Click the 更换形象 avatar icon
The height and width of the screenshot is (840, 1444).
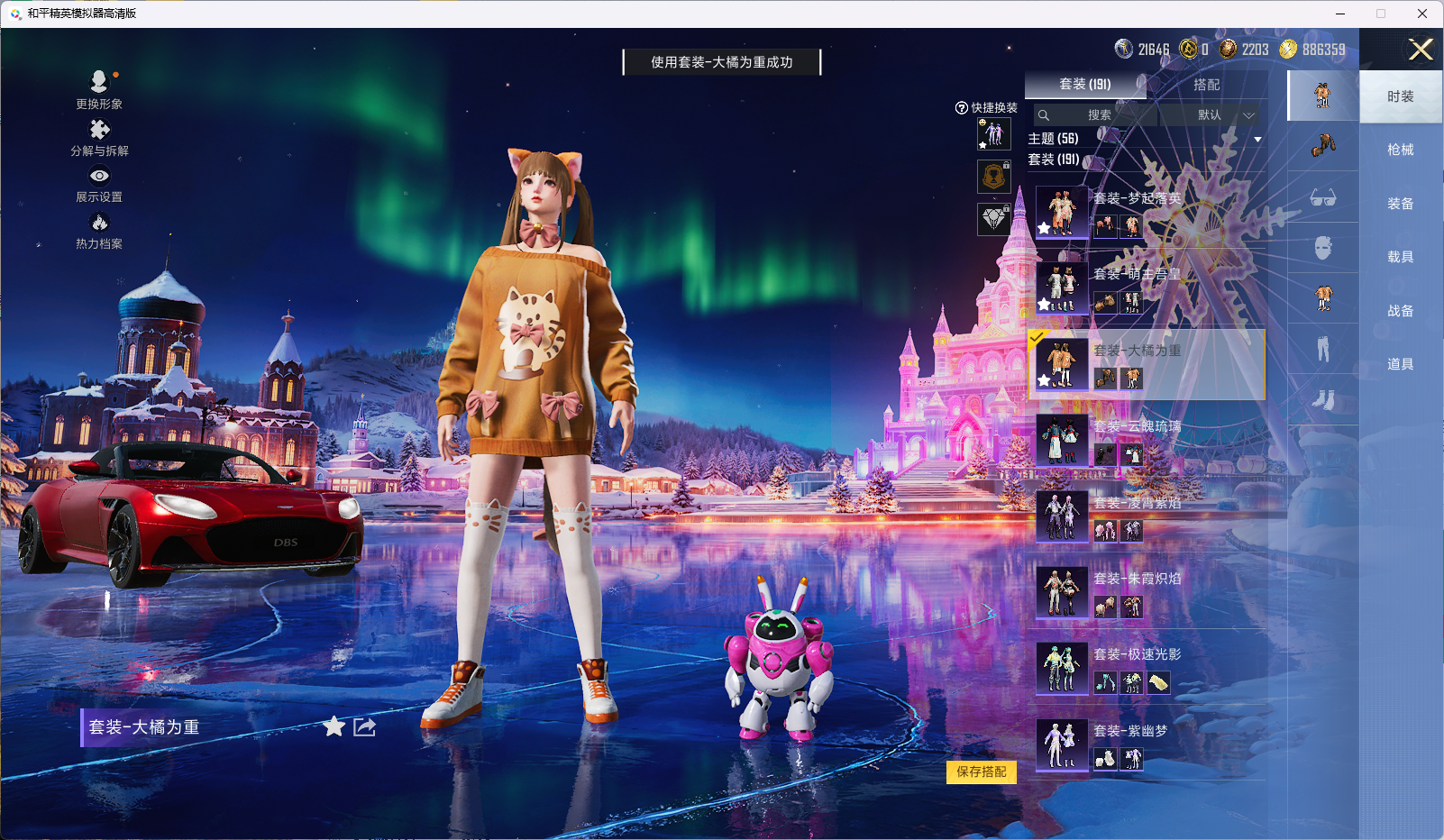coord(99,81)
